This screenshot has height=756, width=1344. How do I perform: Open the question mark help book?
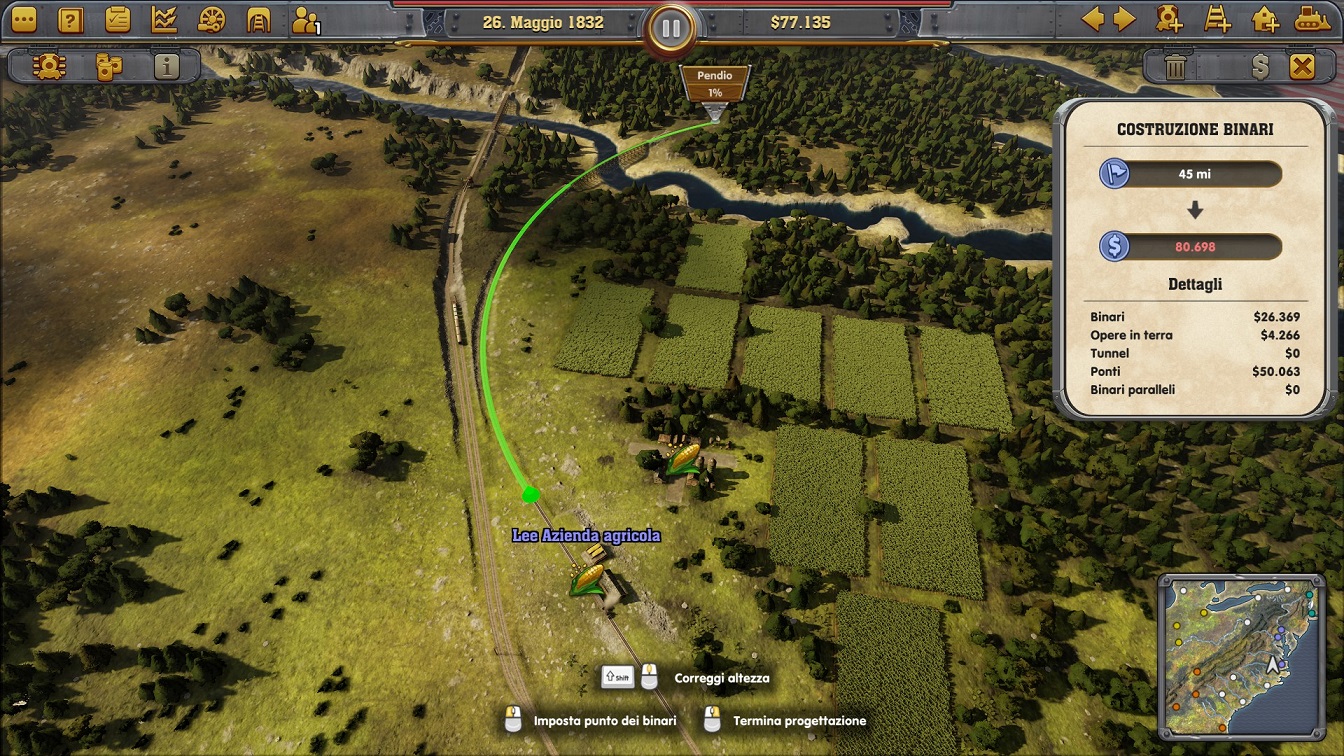pos(70,19)
